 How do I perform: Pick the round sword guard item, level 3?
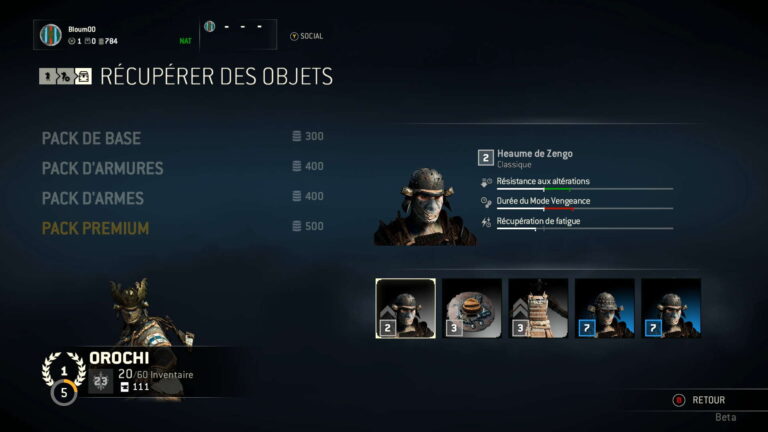click(x=471, y=308)
